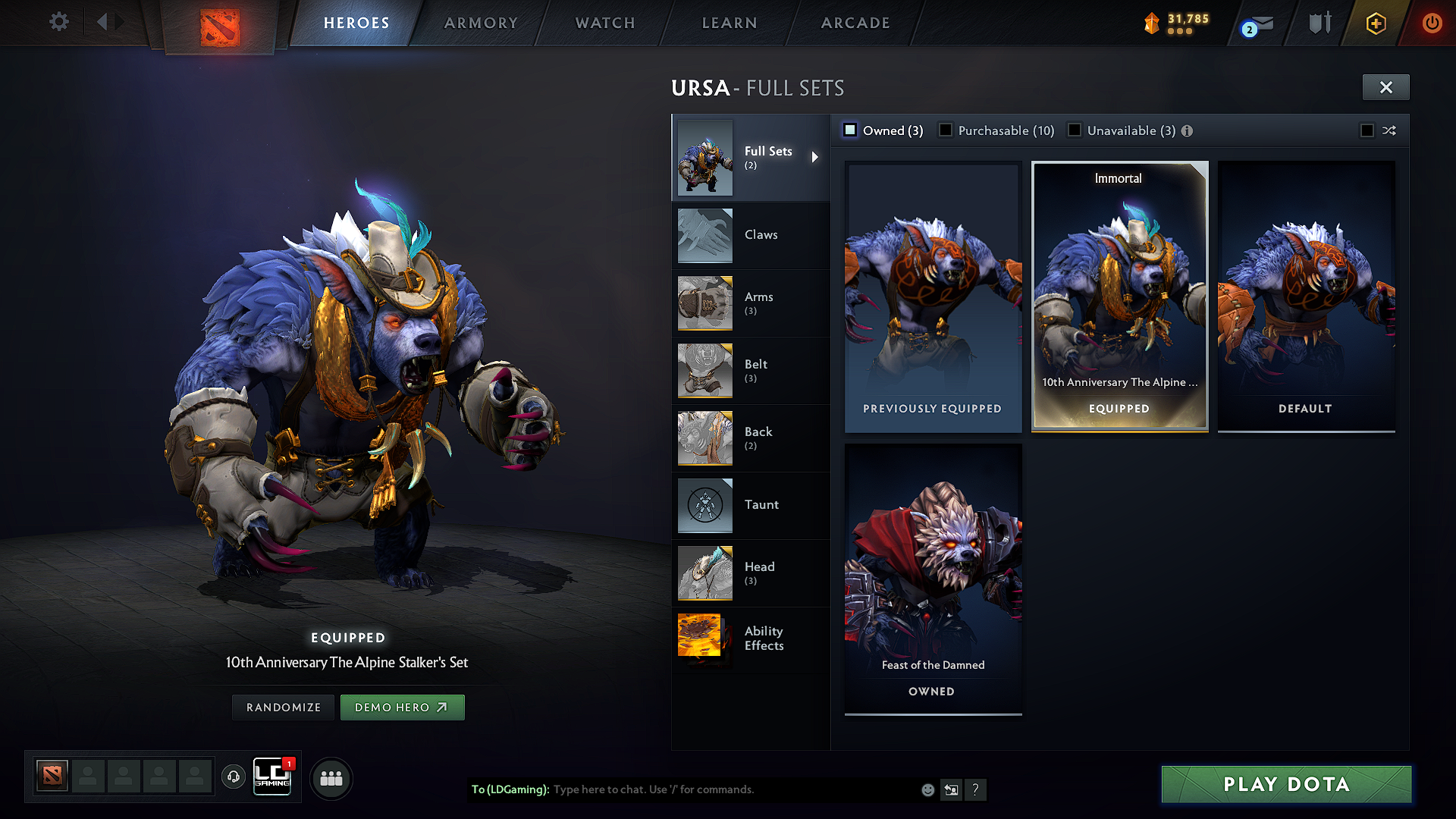Click the Demo Hero button

(403, 707)
